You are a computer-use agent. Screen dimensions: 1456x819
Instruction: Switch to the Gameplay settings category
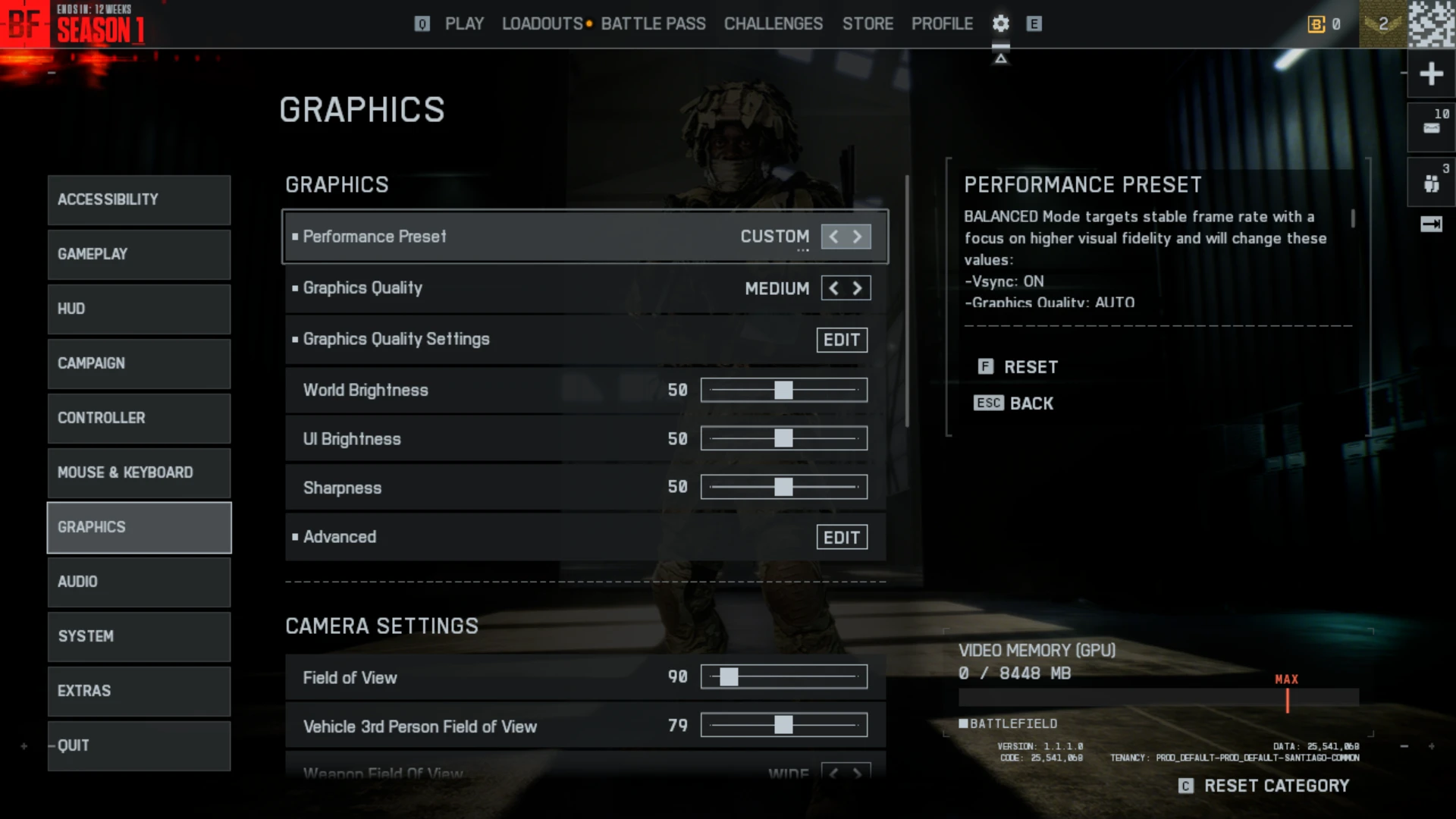click(x=139, y=254)
